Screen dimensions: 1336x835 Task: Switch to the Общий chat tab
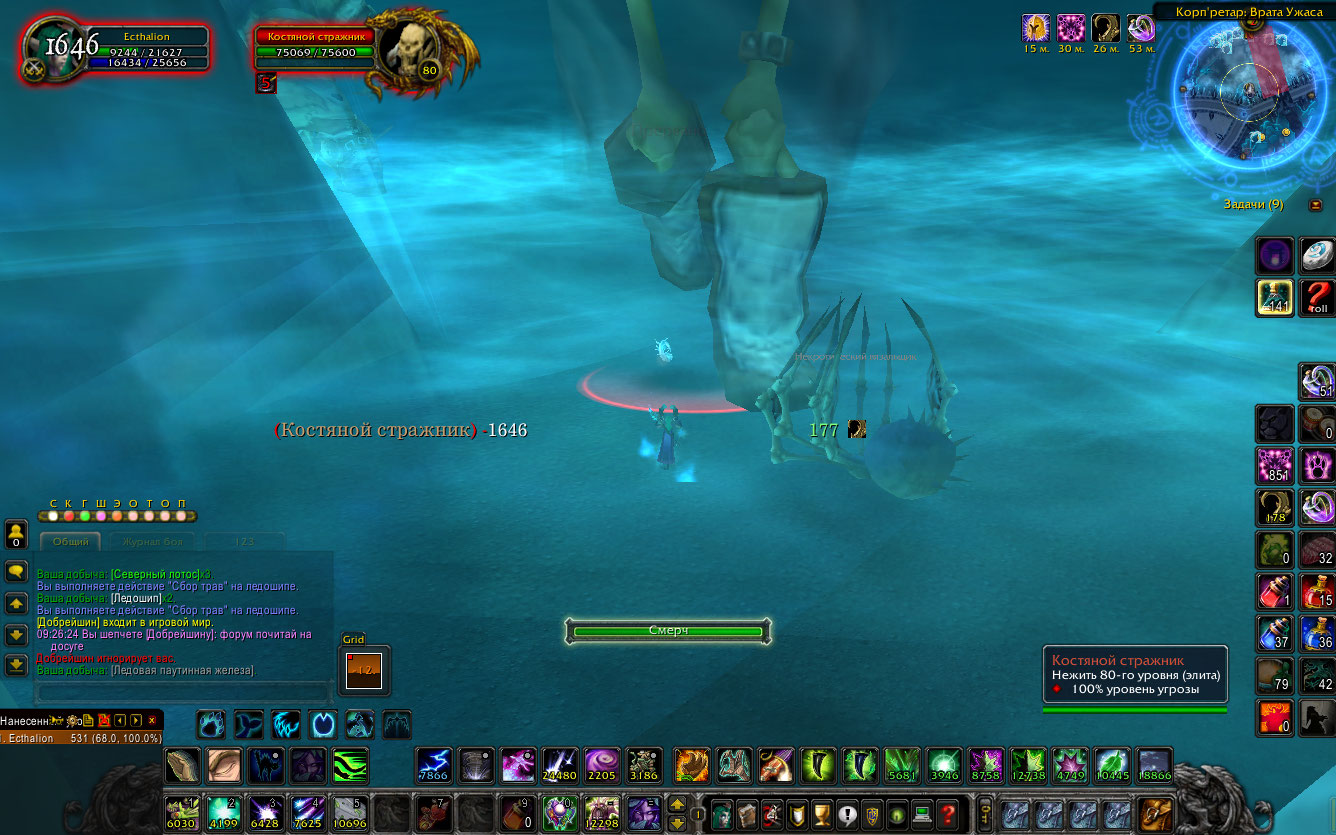70,542
